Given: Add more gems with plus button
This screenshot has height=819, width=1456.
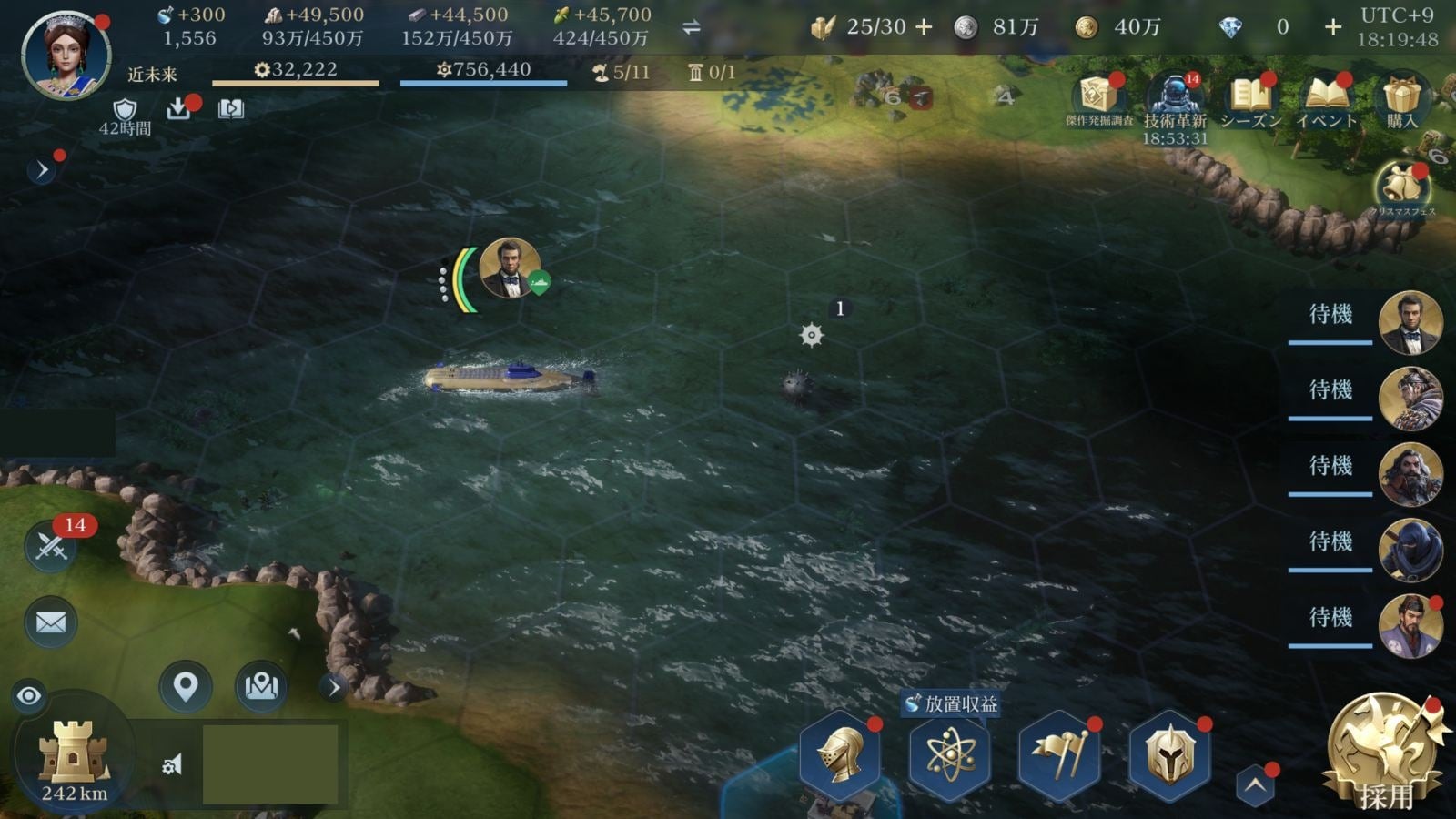Looking at the screenshot, I should (1332, 27).
